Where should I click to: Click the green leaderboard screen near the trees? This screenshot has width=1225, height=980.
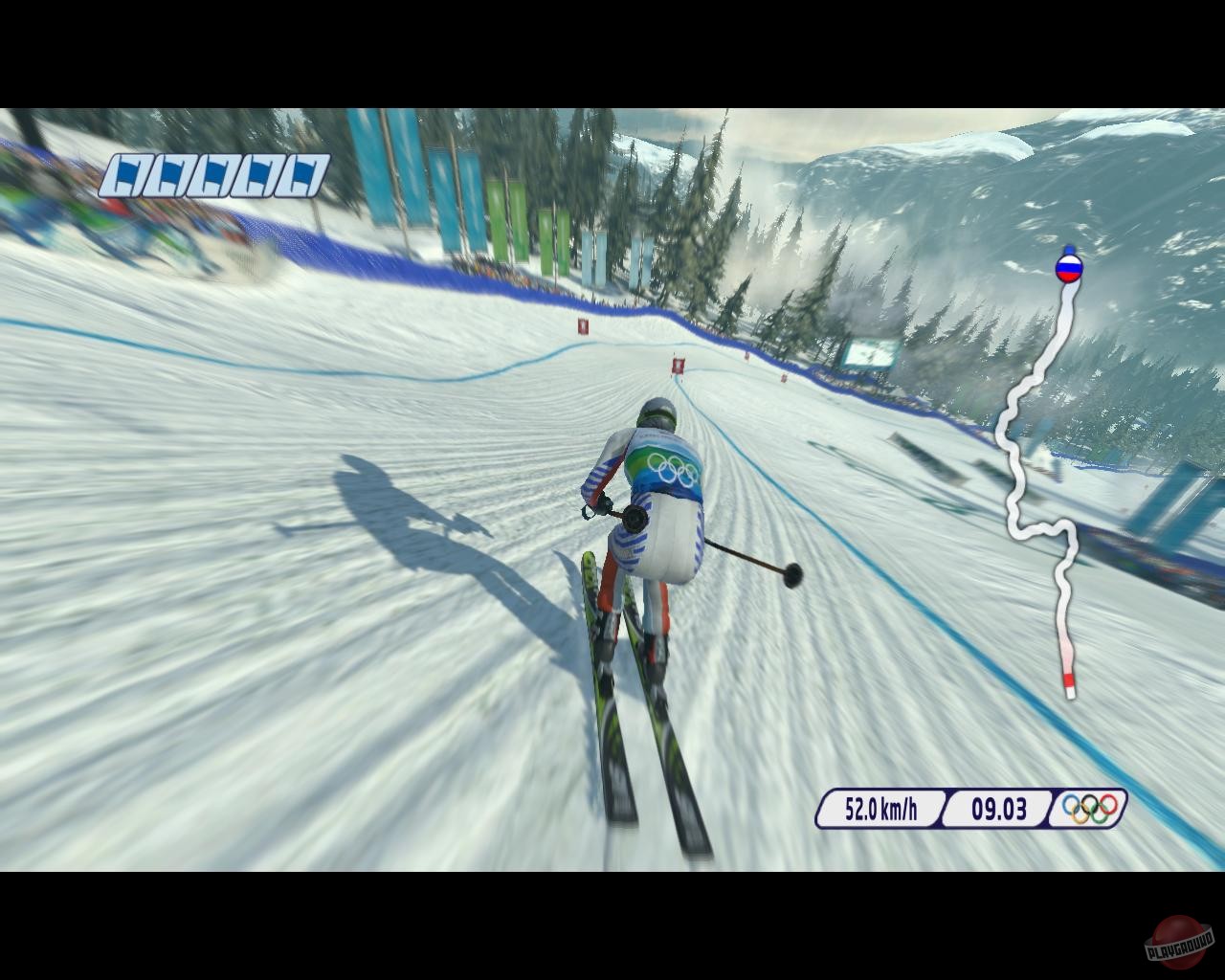869,351
